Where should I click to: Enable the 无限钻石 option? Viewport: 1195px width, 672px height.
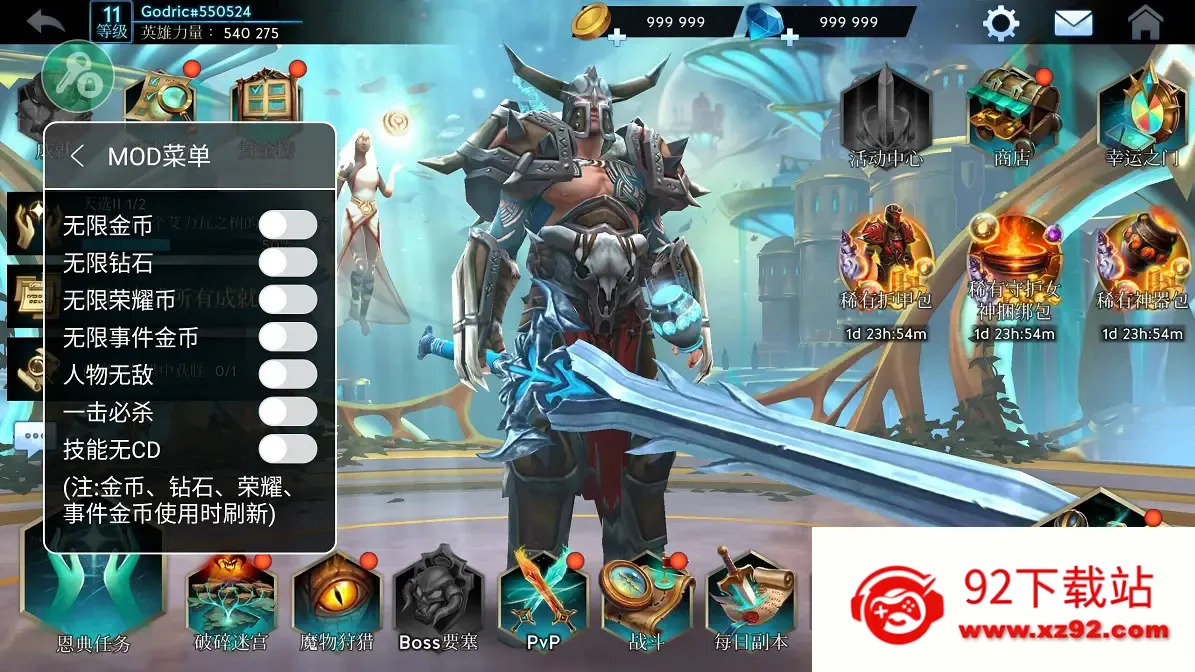click(288, 263)
